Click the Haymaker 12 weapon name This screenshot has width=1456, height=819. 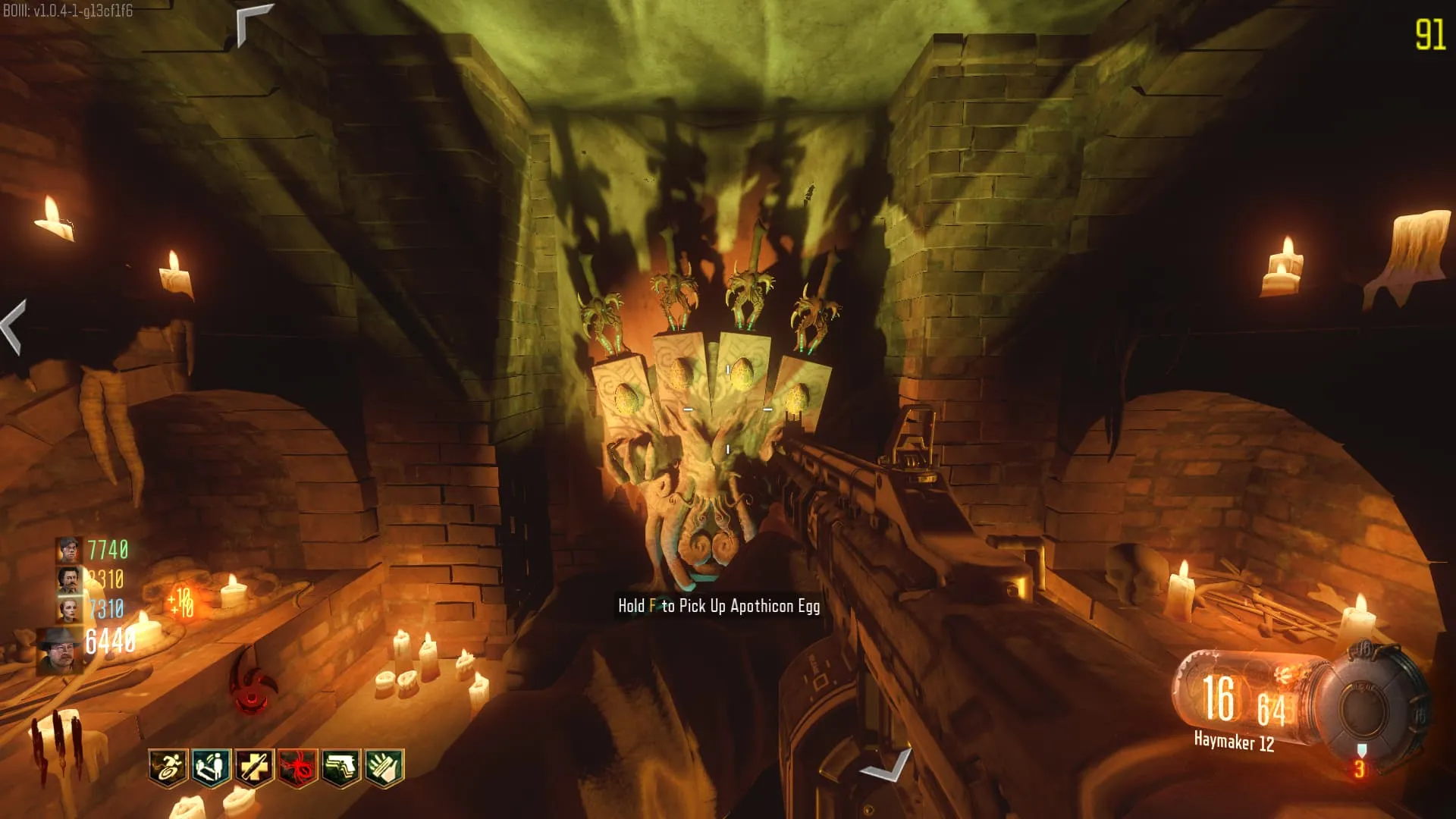pyautogui.click(x=1234, y=741)
